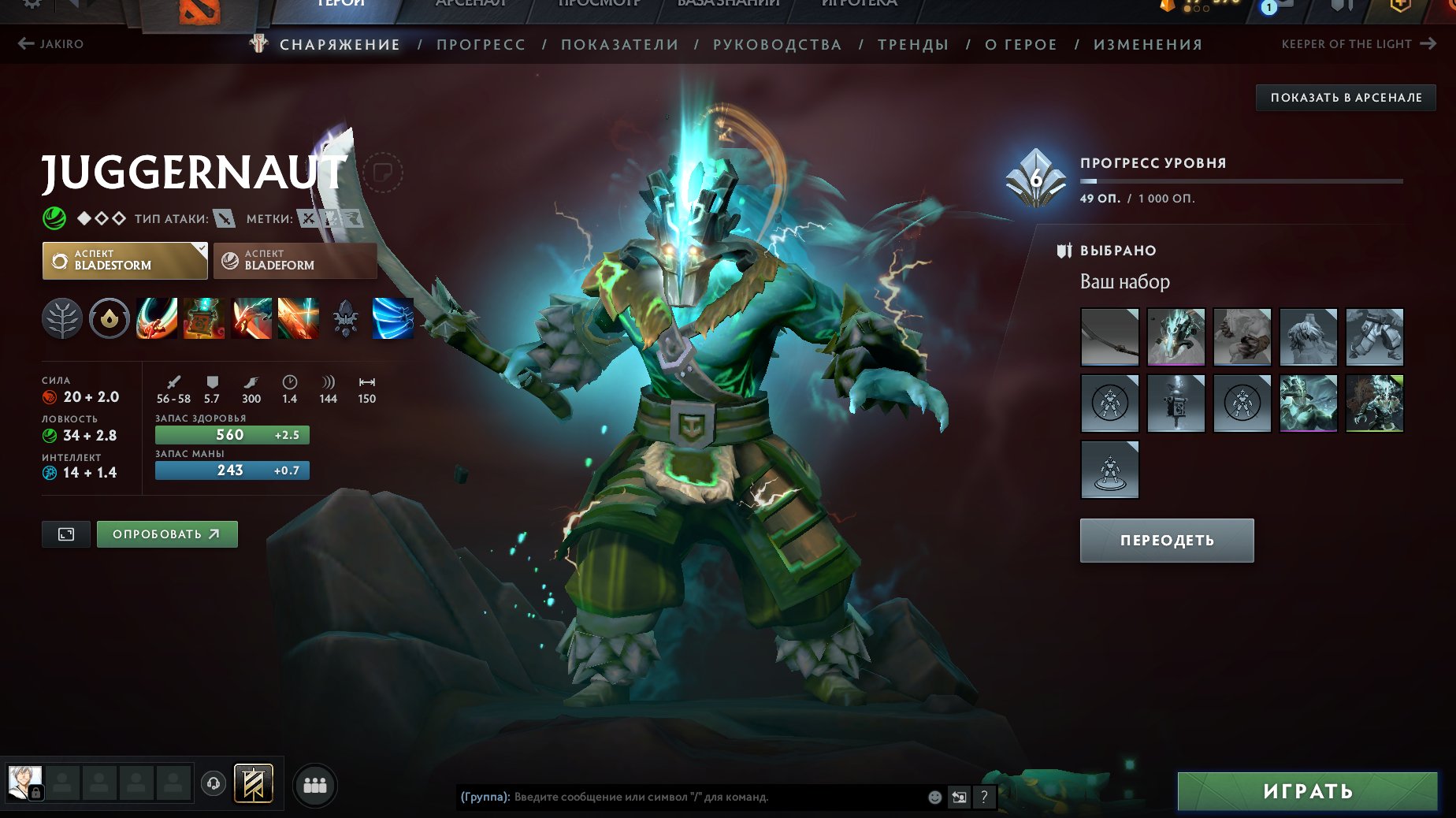View the Blade Fury ability icon
The width and height of the screenshot is (1456, 818).
tap(156, 319)
